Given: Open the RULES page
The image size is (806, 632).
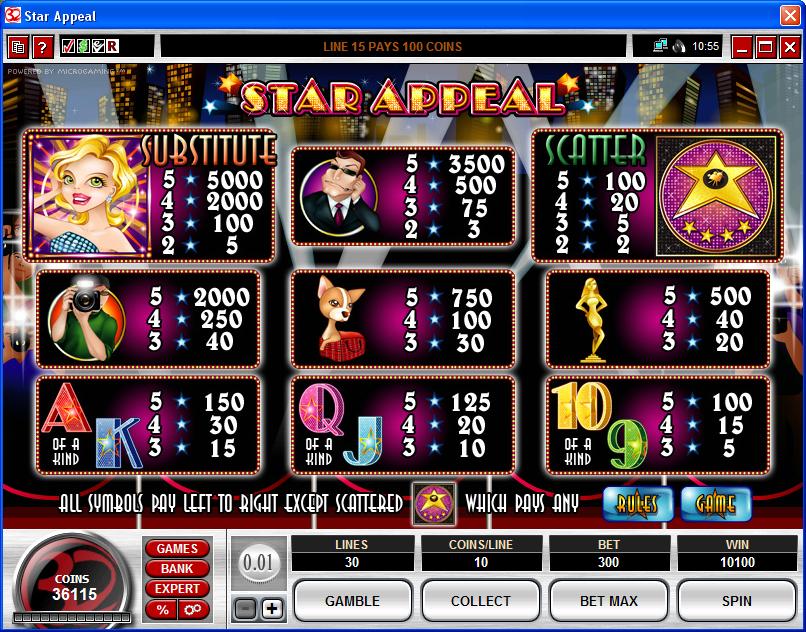Looking at the screenshot, I should click(x=637, y=503).
